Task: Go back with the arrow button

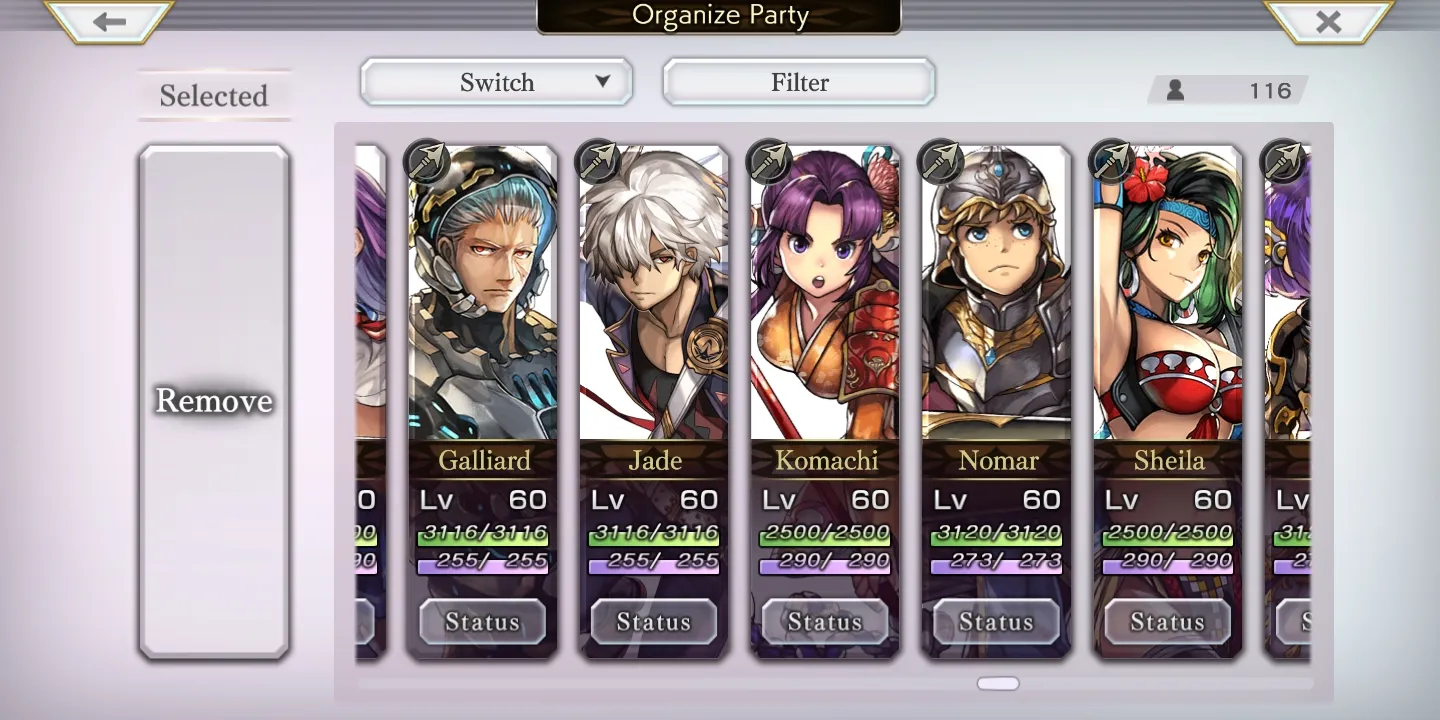Action: coord(110,22)
